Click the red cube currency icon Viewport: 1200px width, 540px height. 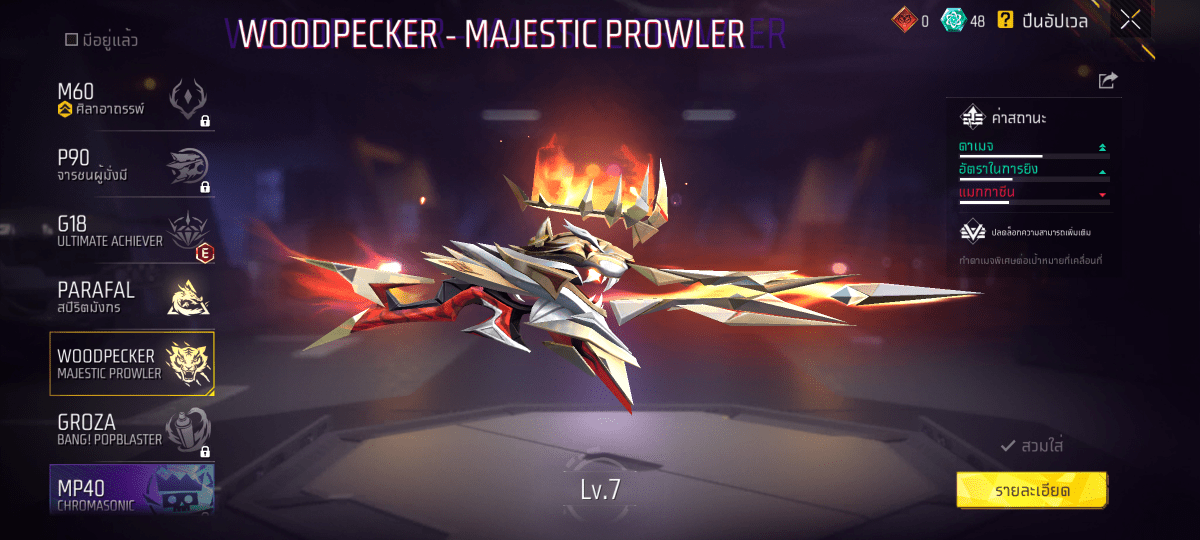click(x=904, y=19)
